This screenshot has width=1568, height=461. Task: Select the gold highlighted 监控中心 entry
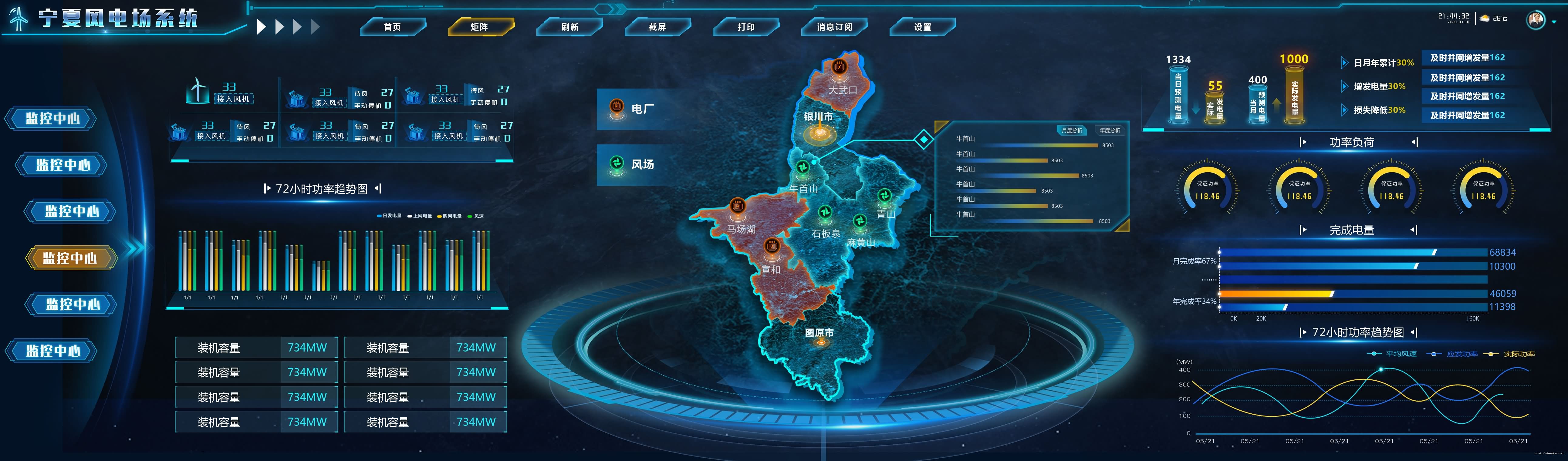70,258
